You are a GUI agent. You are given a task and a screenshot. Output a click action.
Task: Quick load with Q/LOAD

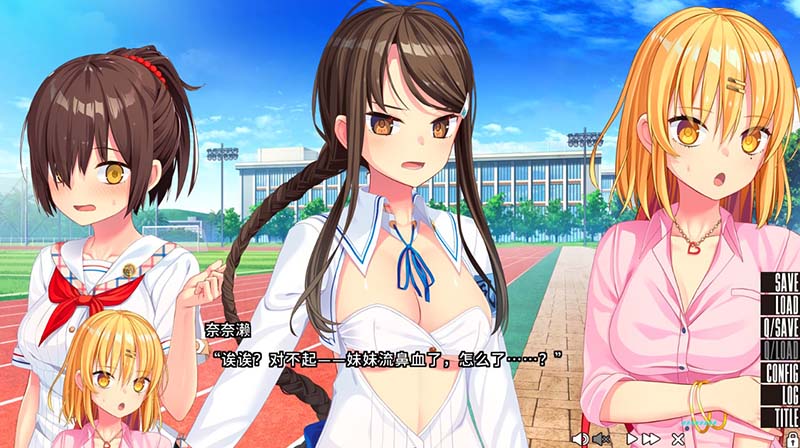pos(780,349)
